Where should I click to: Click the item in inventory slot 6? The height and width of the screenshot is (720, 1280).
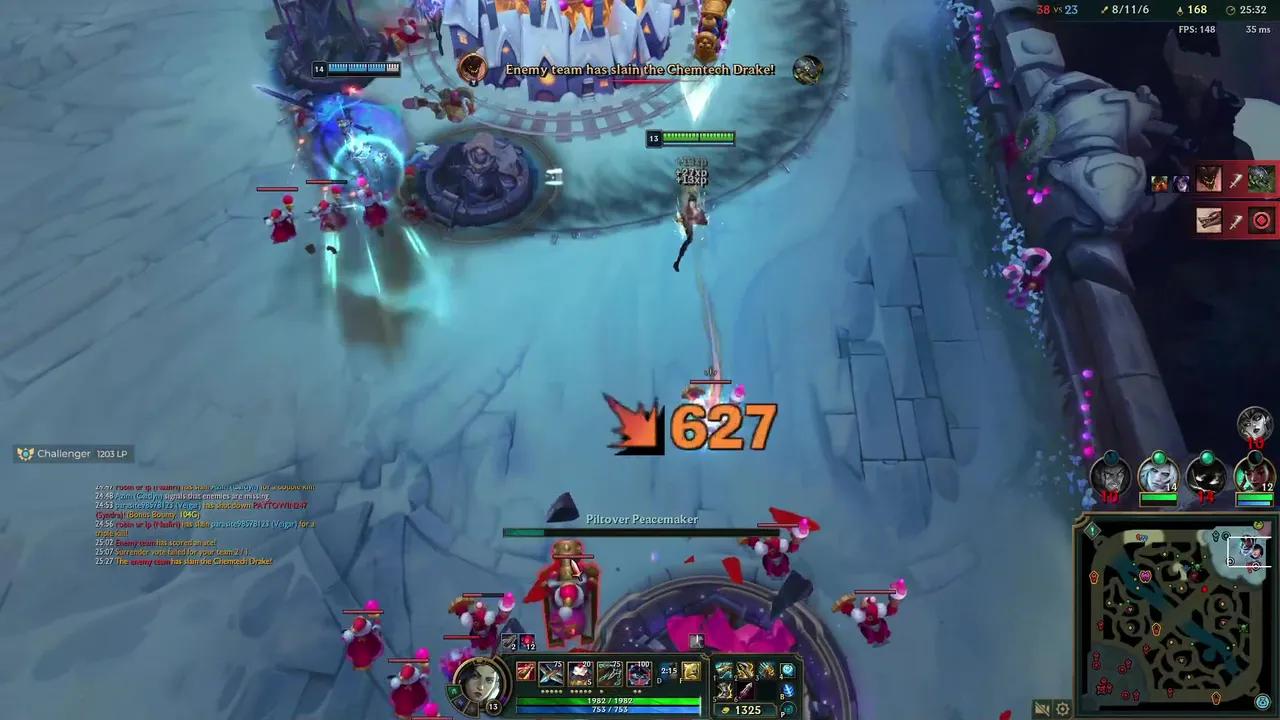coord(746,692)
